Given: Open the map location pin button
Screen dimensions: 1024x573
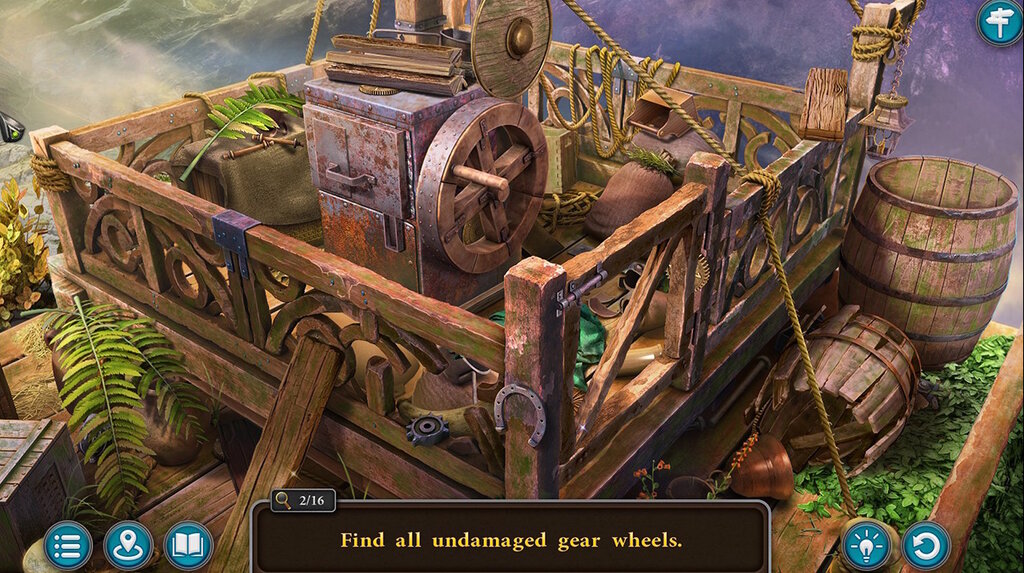Looking at the screenshot, I should (x=128, y=545).
